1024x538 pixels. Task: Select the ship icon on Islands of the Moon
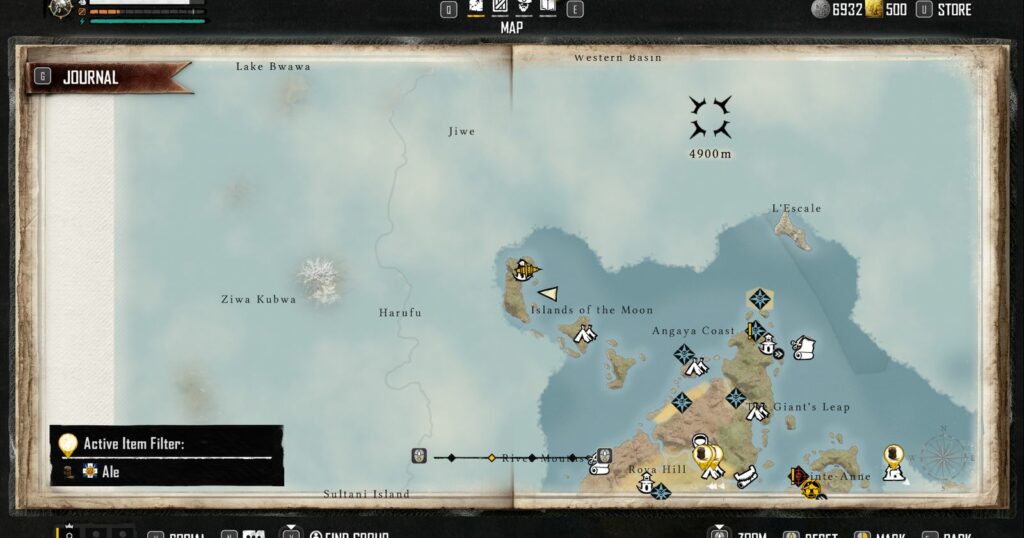[525, 269]
